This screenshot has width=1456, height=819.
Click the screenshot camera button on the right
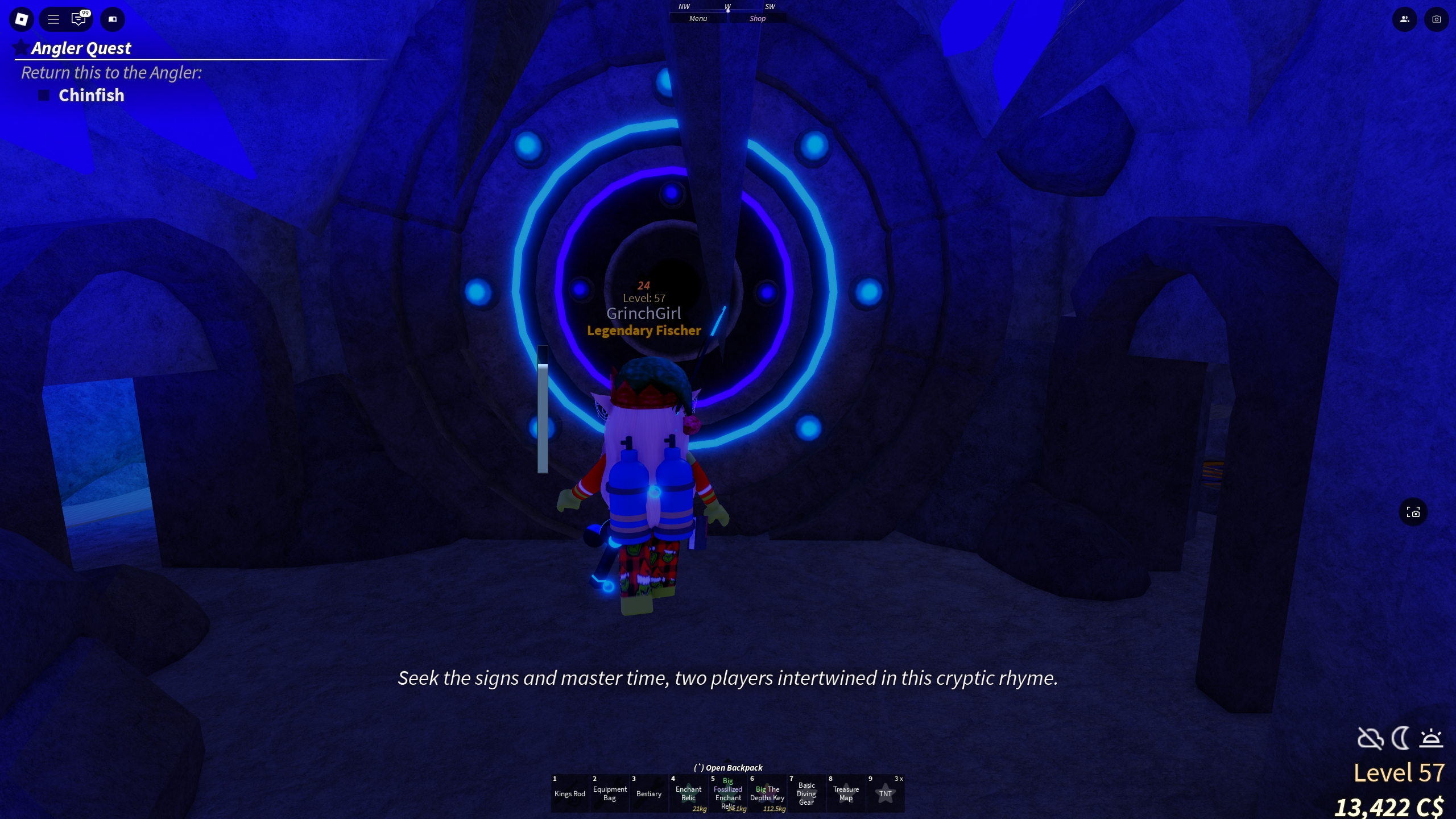click(x=1414, y=512)
